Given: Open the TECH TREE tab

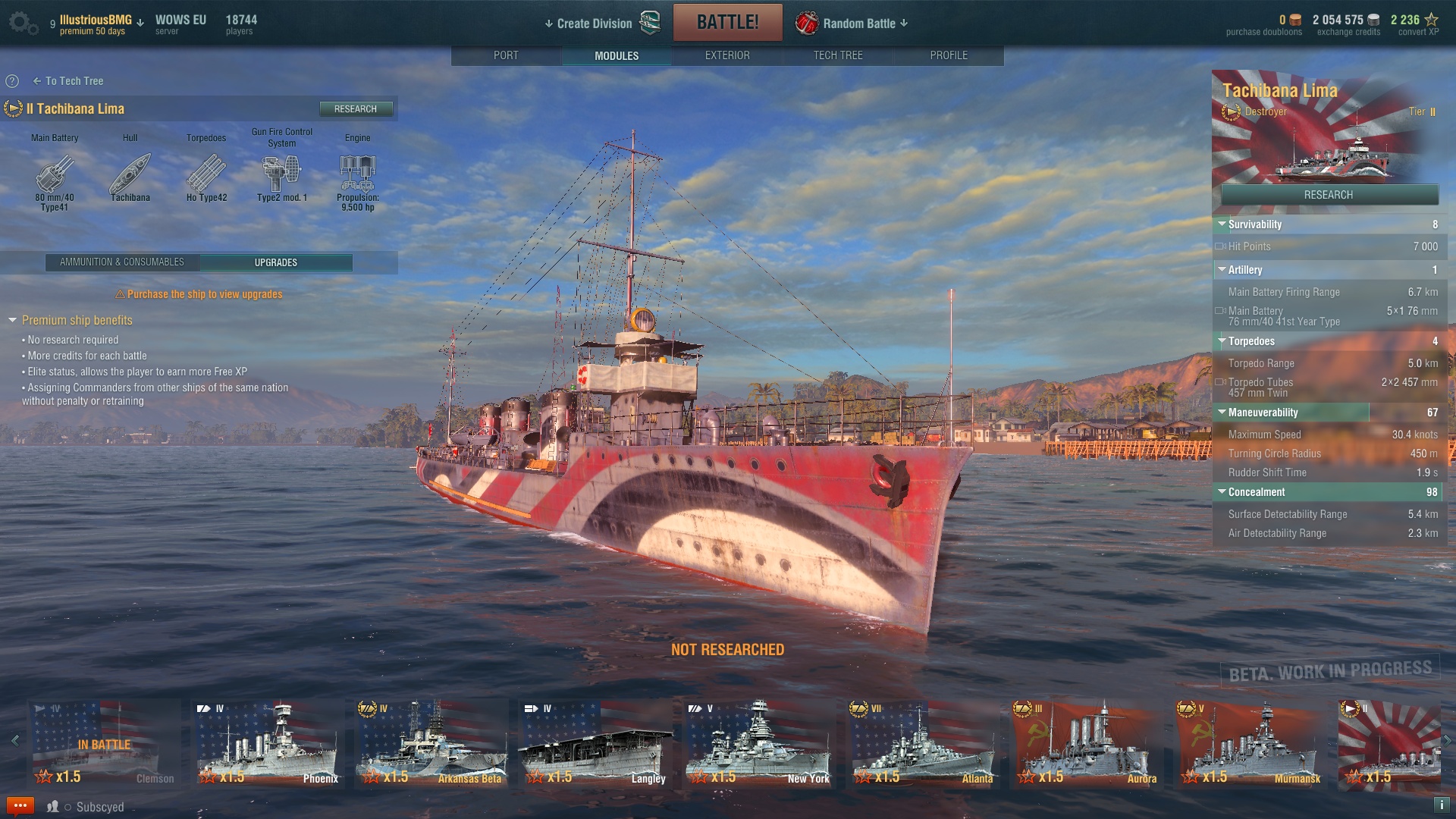Looking at the screenshot, I should click(x=838, y=55).
